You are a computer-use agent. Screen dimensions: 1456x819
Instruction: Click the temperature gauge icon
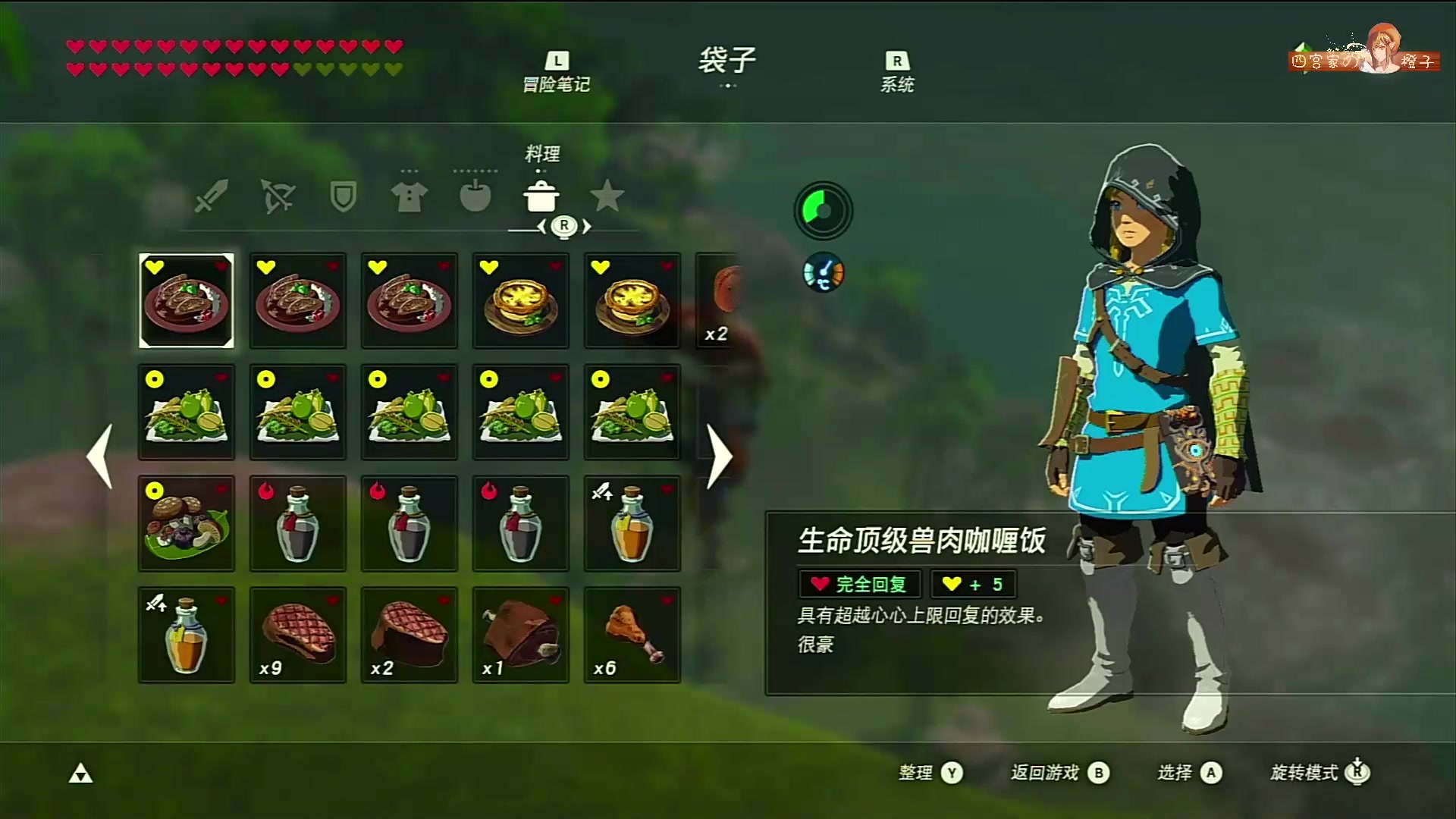click(x=823, y=272)
